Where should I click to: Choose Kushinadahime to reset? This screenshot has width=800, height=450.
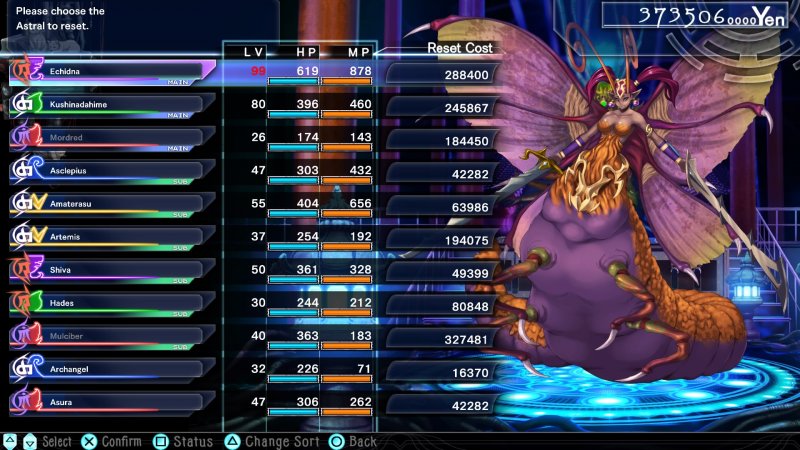click(x=110, y=105)
